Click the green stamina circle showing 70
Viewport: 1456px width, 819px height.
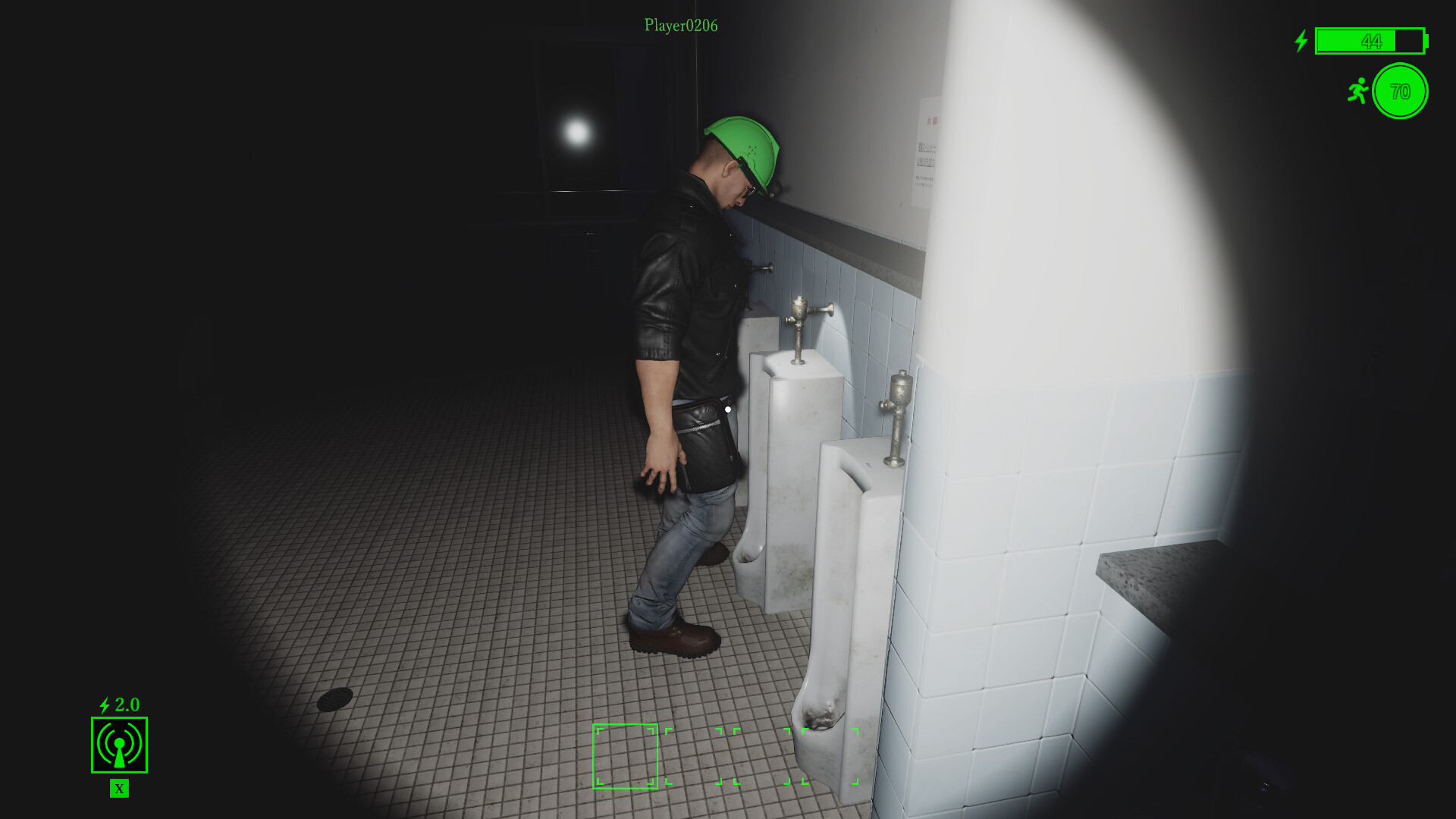1399,92
